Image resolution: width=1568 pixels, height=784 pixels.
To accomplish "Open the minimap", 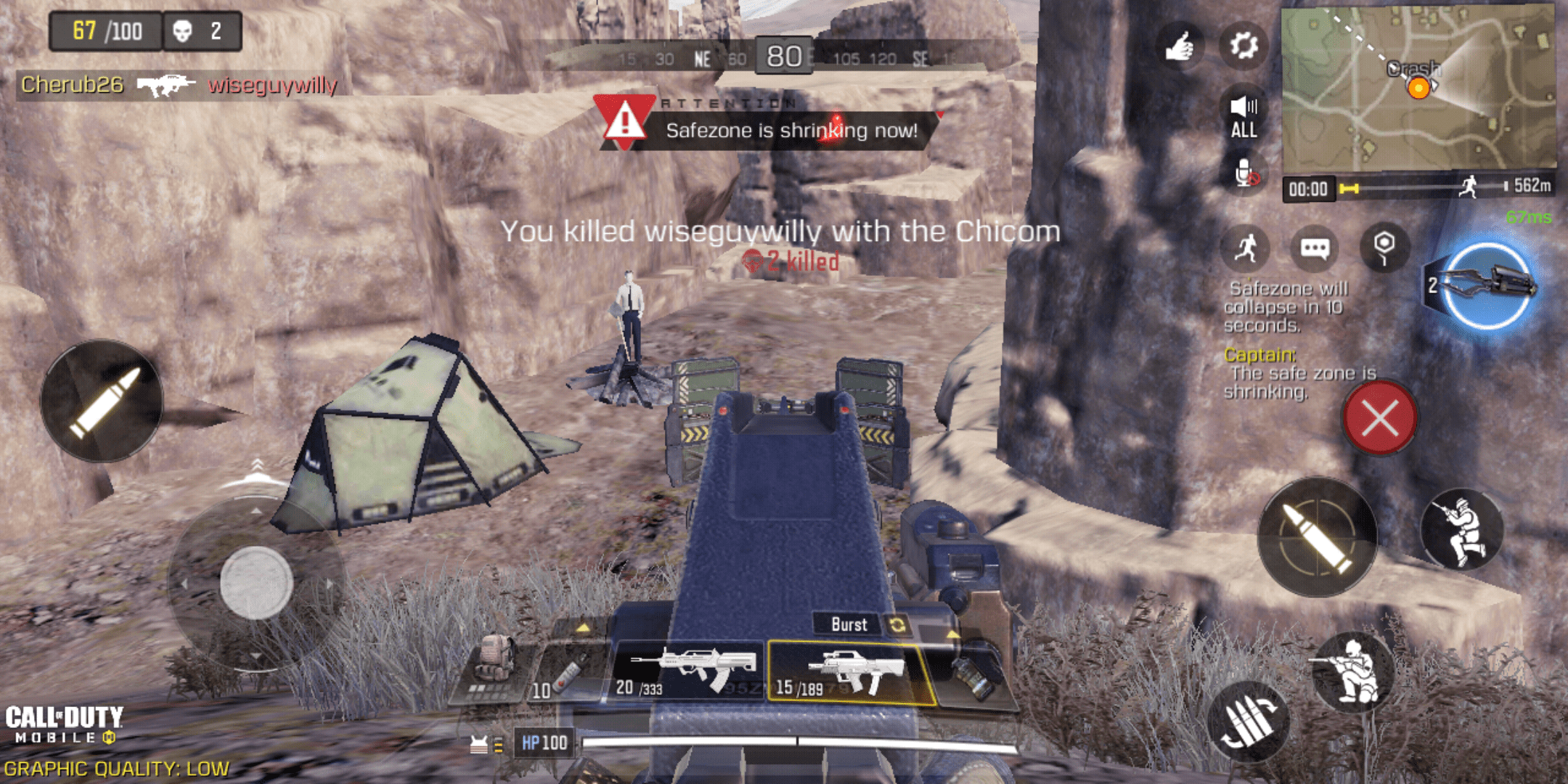I will (1417, 87).
